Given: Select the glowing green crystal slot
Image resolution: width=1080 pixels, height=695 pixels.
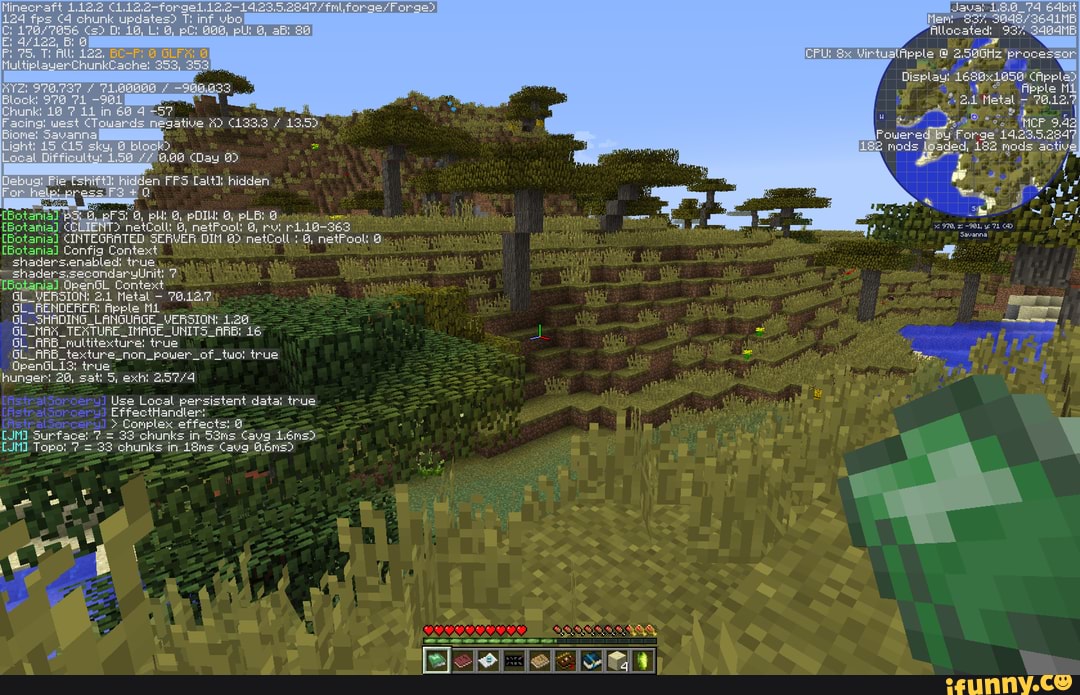Looking at the screenshot, I should tap(642, 660).
